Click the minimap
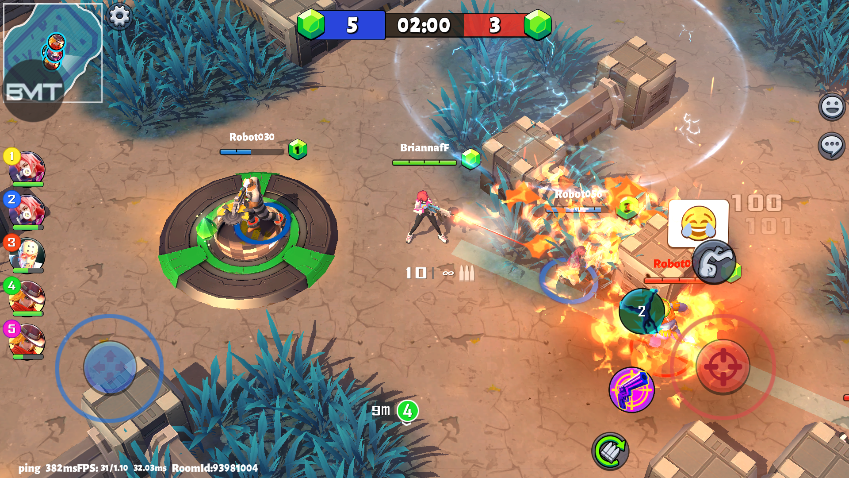849x478 pixels. tap(52, 52)
